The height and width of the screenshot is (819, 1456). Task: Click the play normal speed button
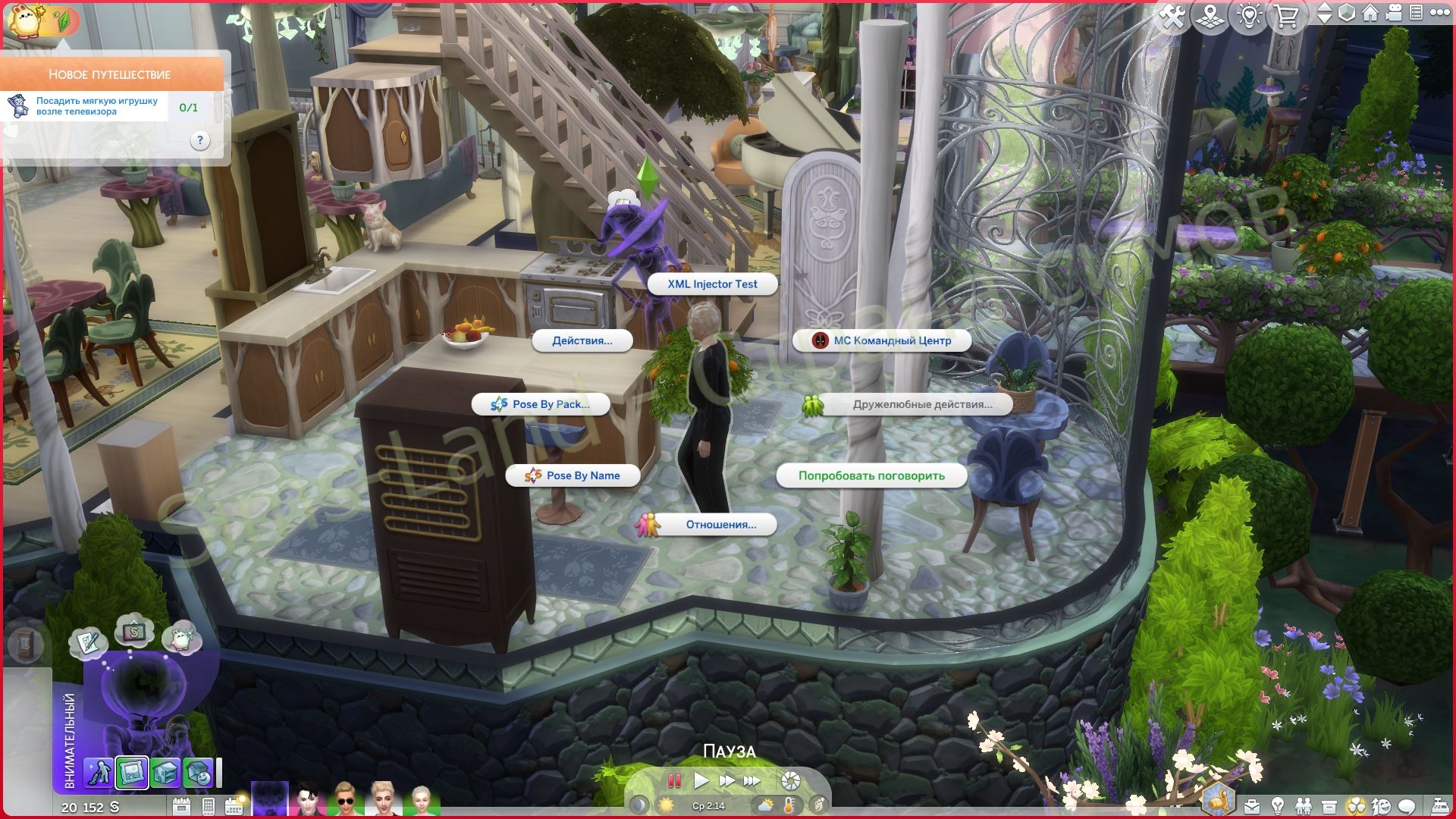click(701, 780)
